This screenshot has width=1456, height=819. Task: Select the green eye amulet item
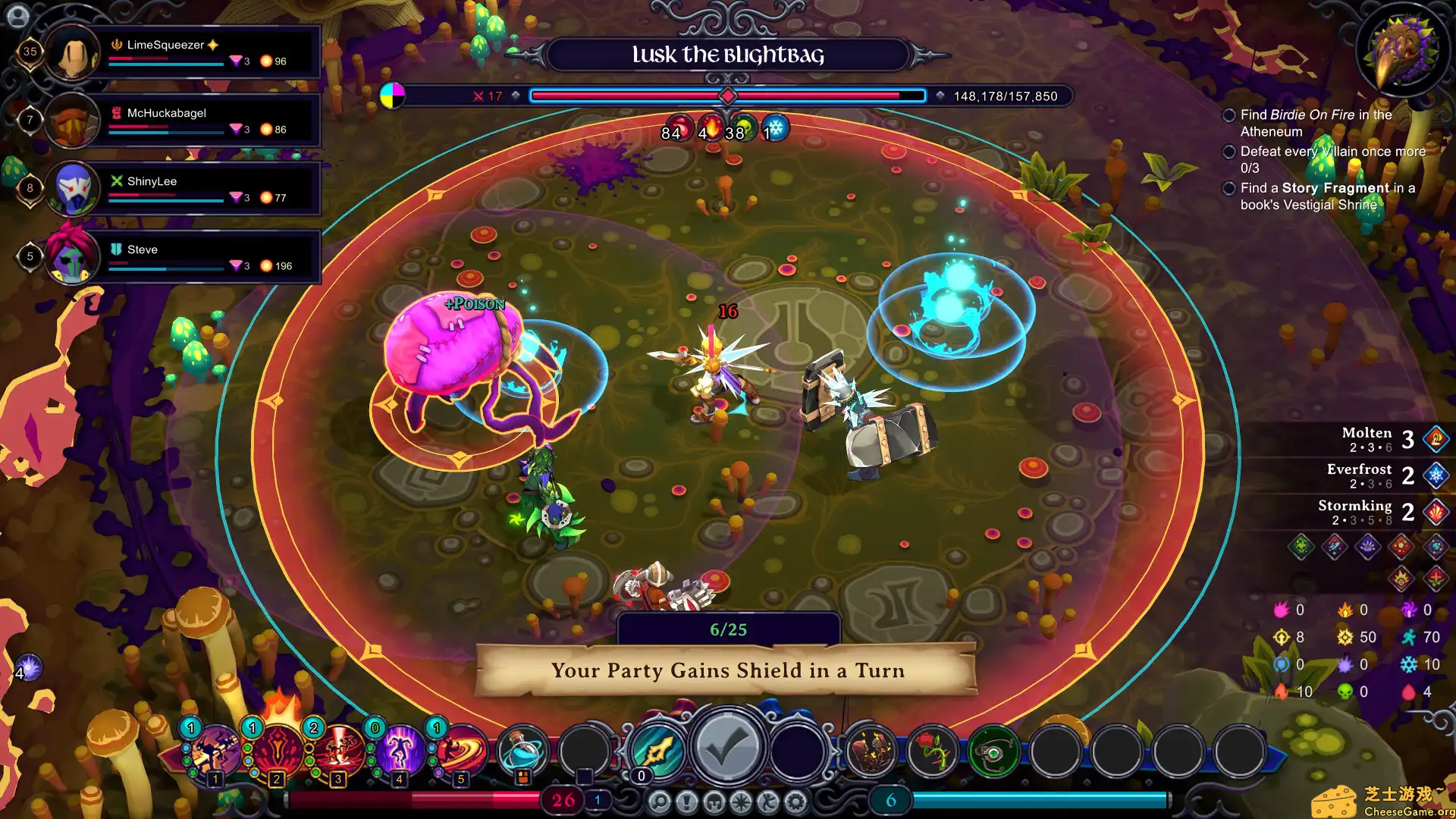click(x=994, y=751)
